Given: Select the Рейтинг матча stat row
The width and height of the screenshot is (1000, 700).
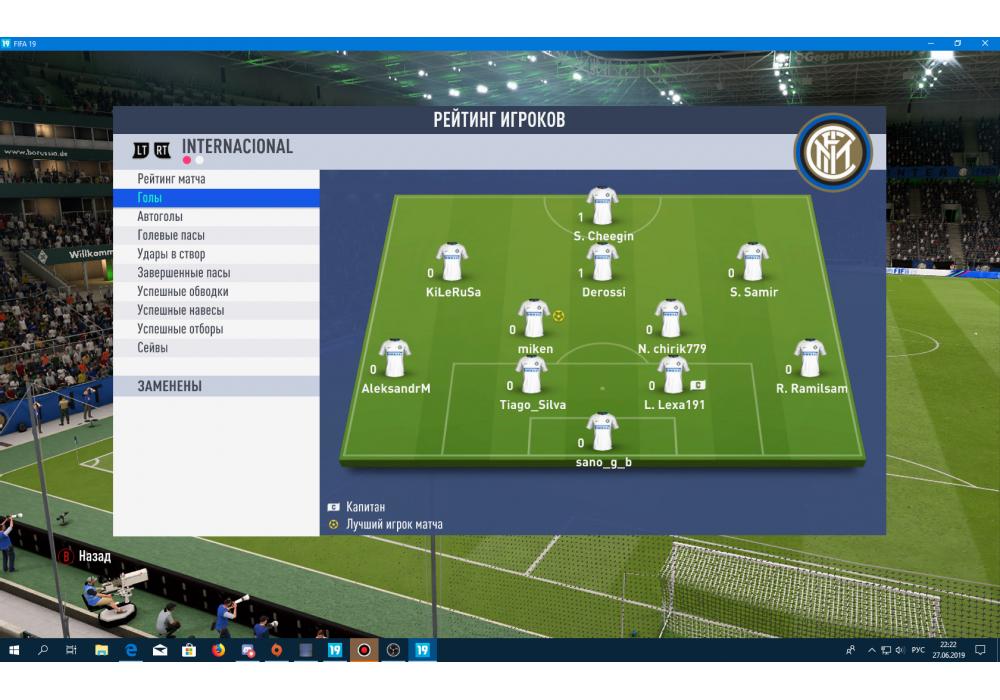Looking at the screenshot, I should pos(216,179).
